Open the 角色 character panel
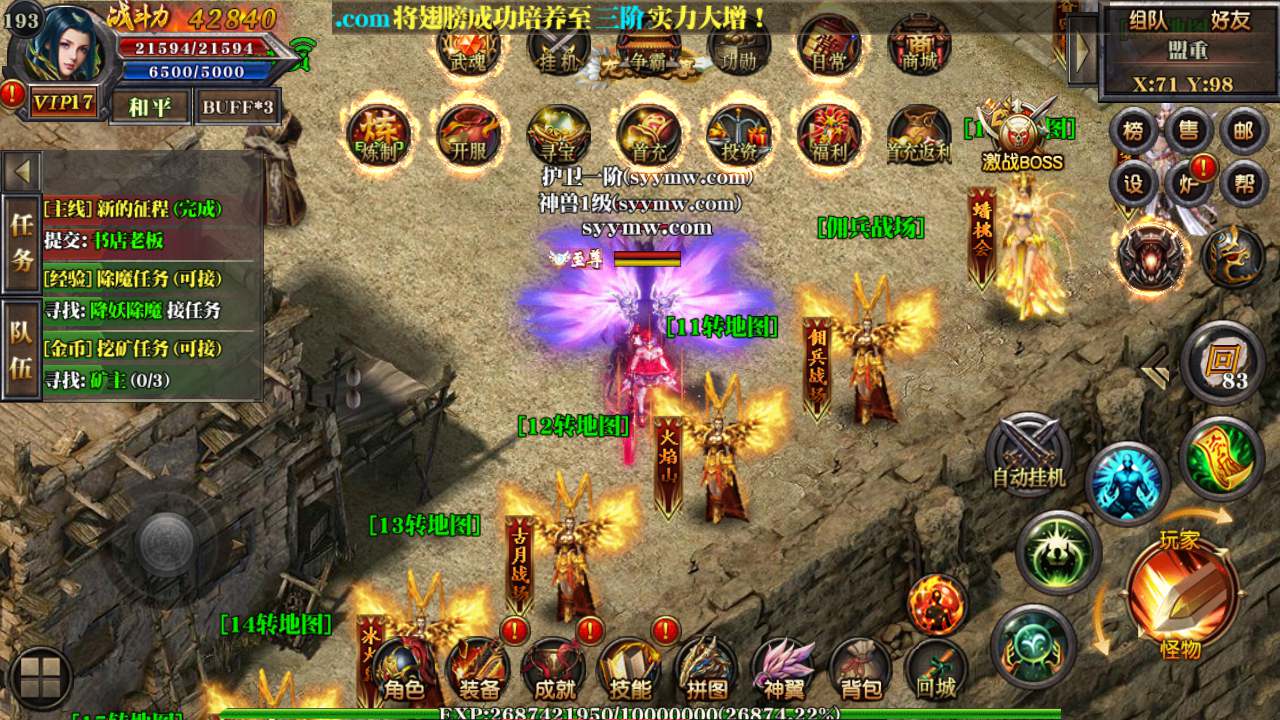 (x=404, y=672)
